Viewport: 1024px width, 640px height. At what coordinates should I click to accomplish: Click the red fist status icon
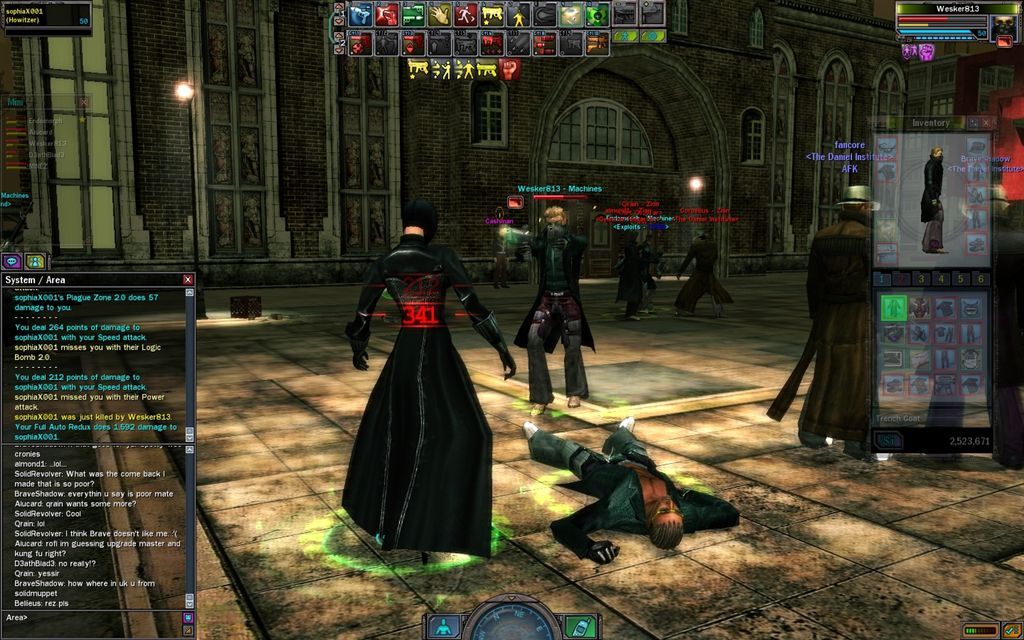510,69
